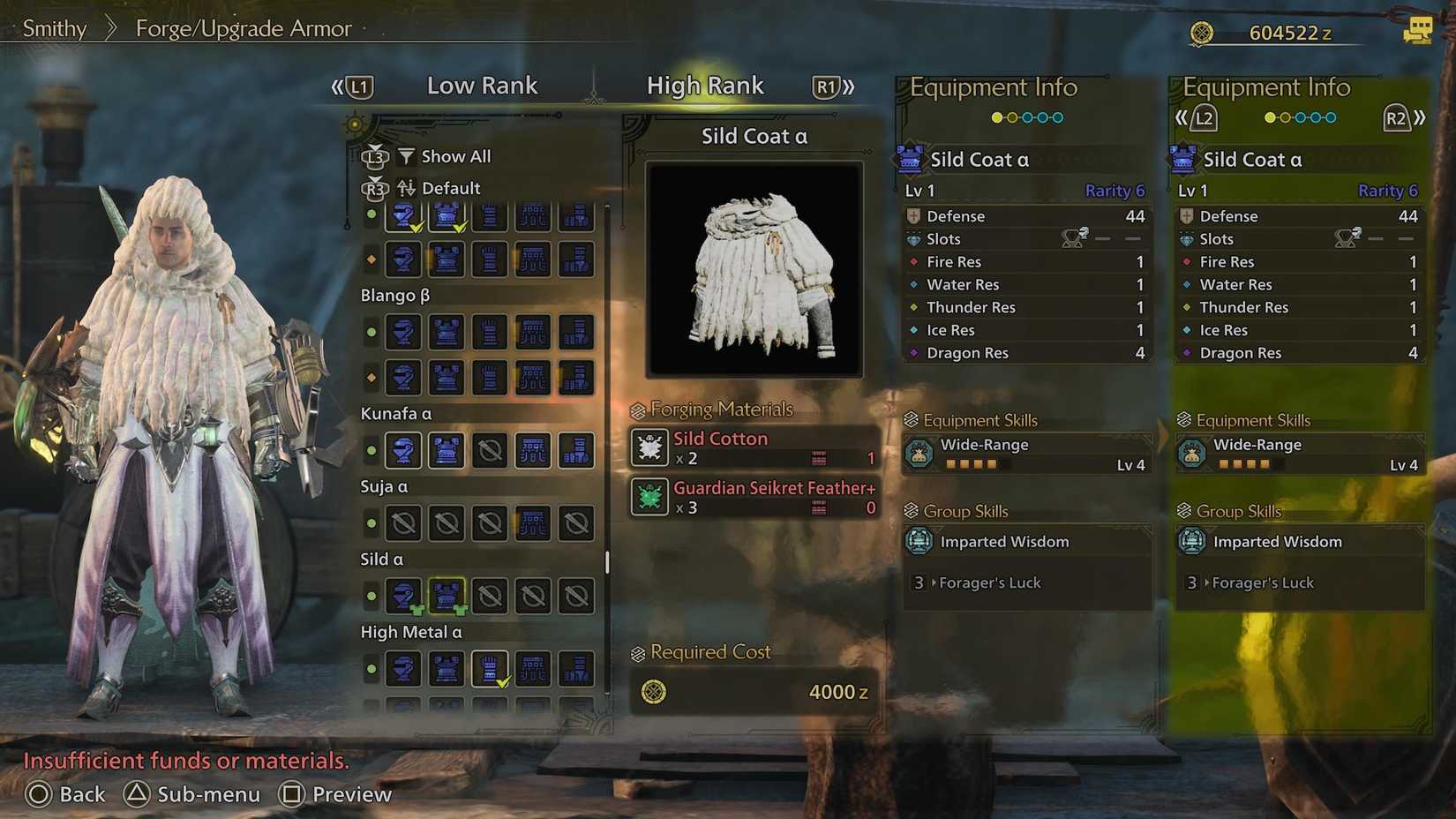Select the Wide-Range skill icon
Screen dimensions: 1456x819
[921, 452]
